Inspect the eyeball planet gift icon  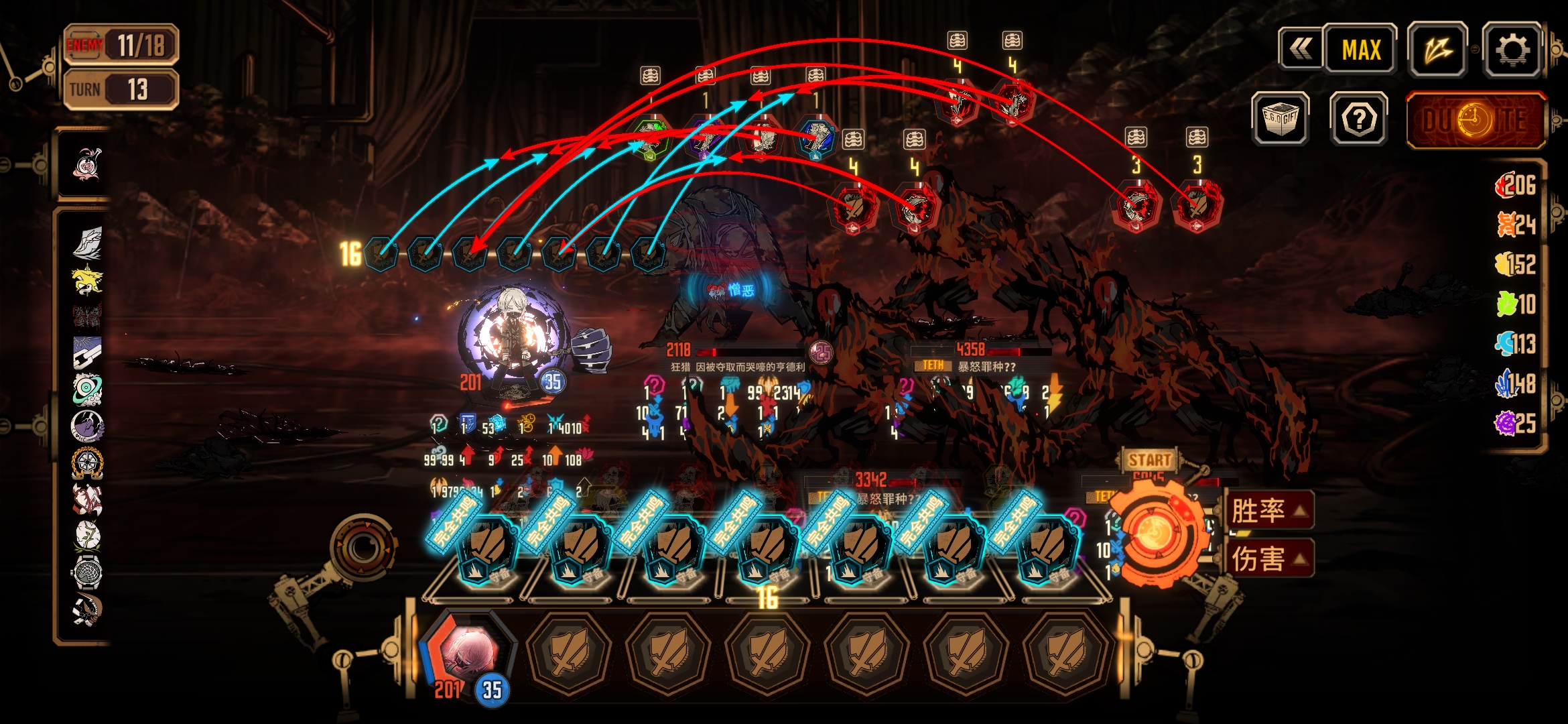(87, 389)
